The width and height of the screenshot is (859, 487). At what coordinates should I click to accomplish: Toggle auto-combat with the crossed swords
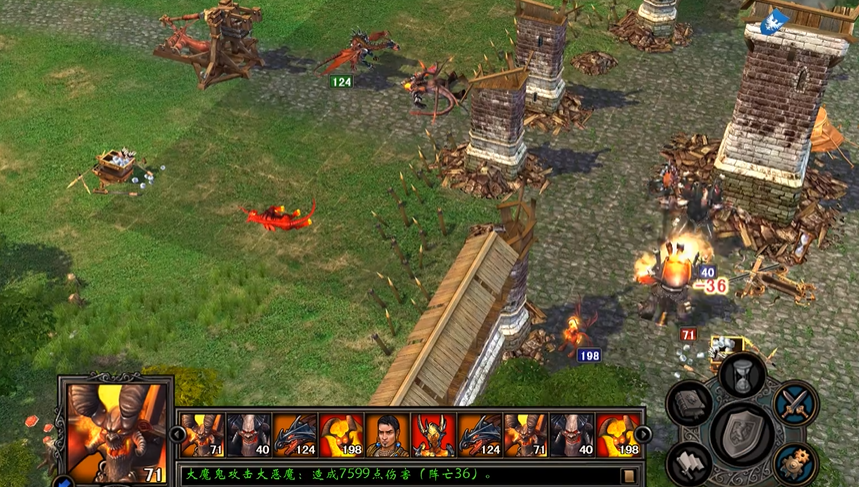(x=796, y=403)
